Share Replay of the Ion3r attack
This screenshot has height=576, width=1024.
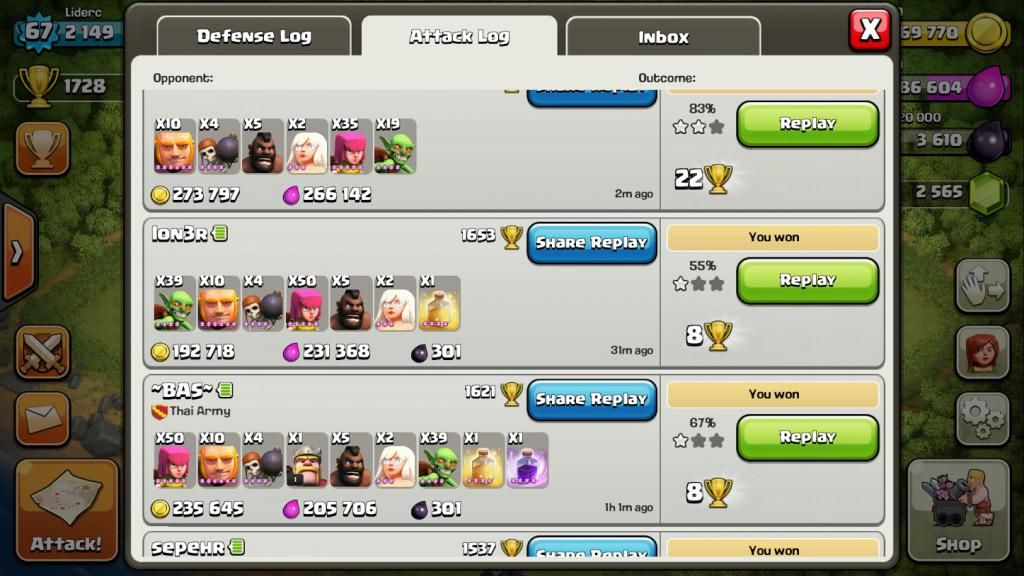pos(591,243)
